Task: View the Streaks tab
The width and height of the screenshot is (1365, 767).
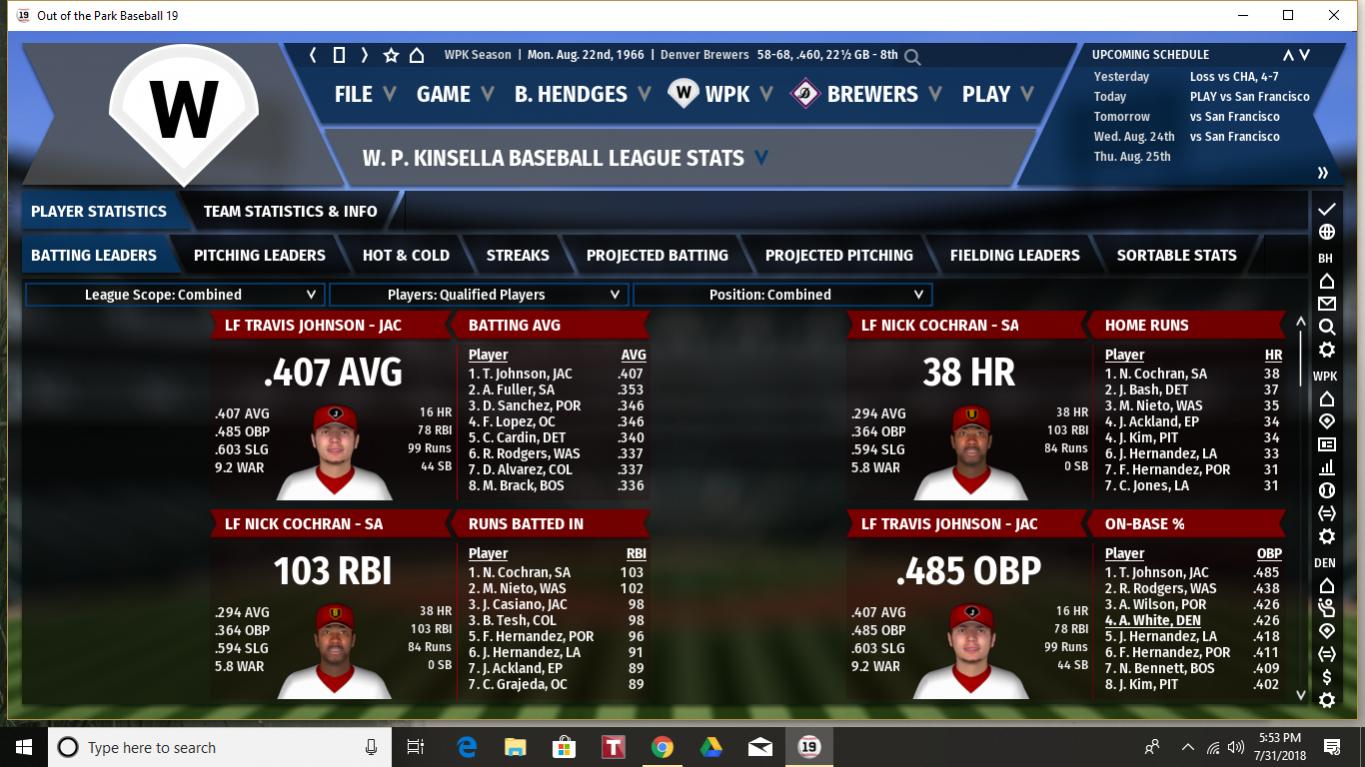Action: 517,255
